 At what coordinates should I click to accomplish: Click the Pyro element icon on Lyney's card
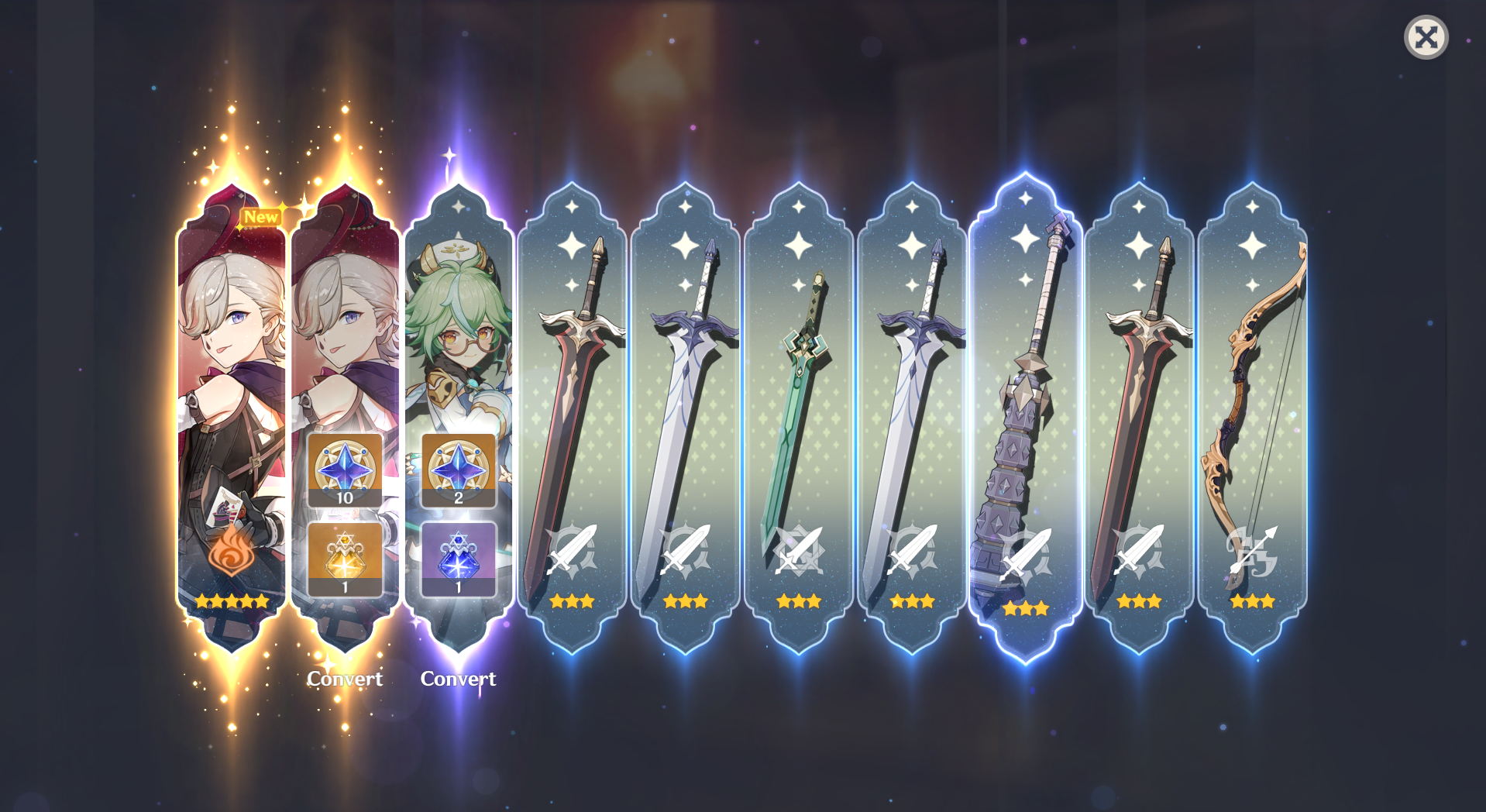tap(231, 552)
